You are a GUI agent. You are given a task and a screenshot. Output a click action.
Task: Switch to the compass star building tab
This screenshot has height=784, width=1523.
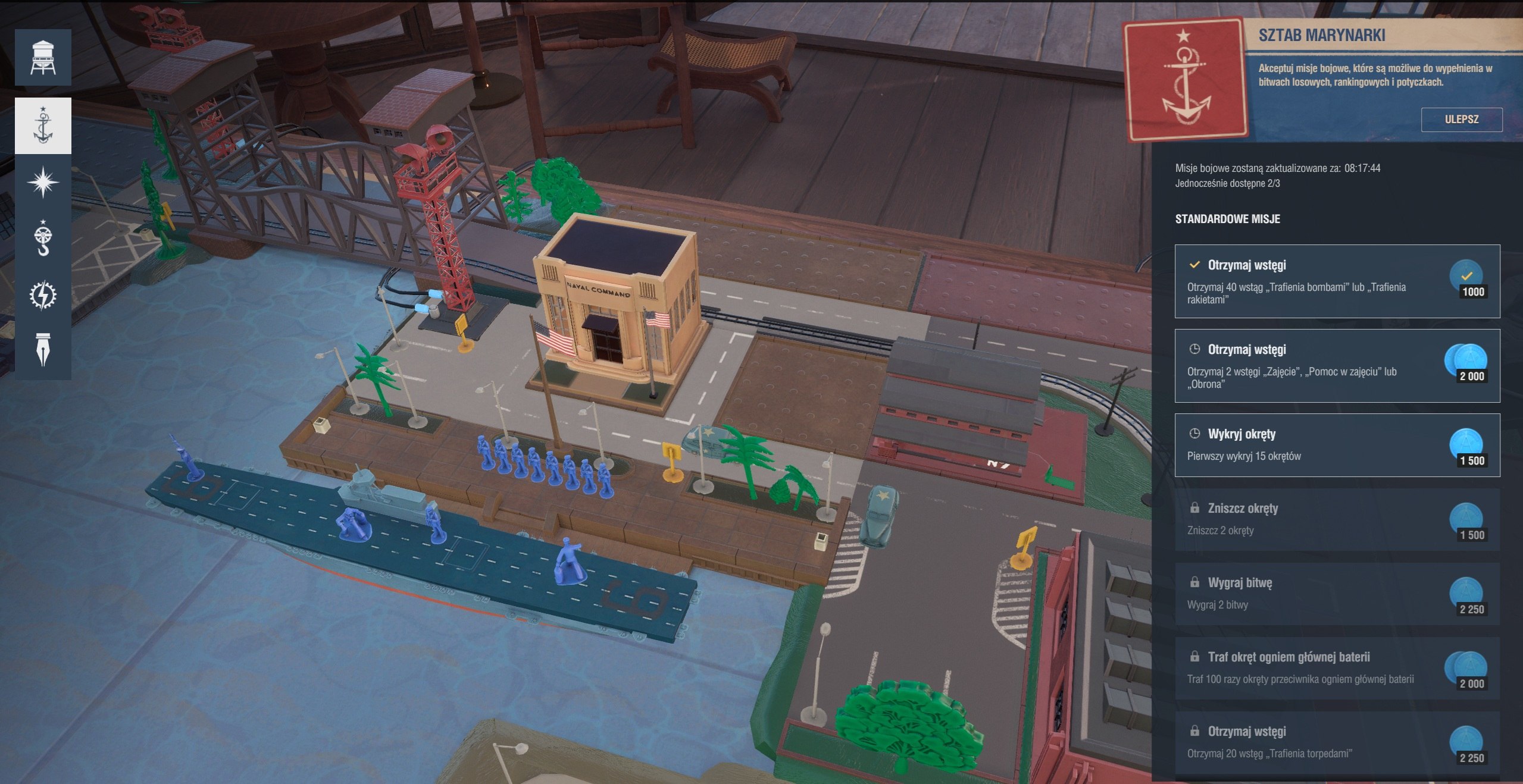(x=43, y=182)
